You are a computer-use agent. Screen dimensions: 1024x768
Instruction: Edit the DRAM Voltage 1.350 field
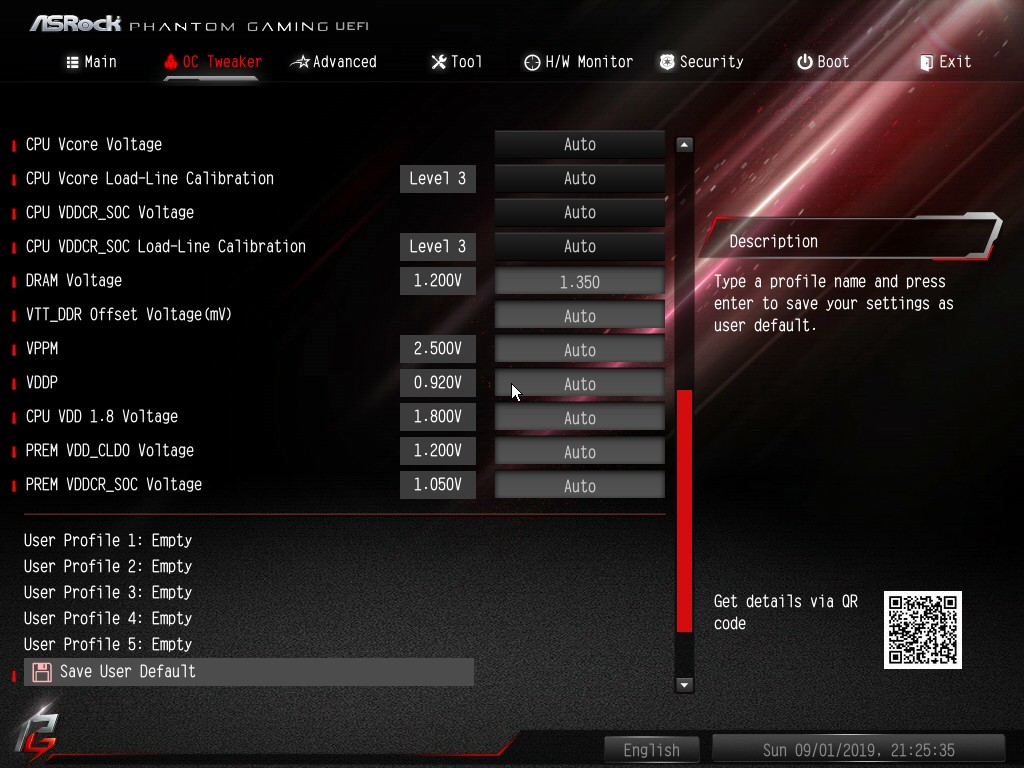579,282
